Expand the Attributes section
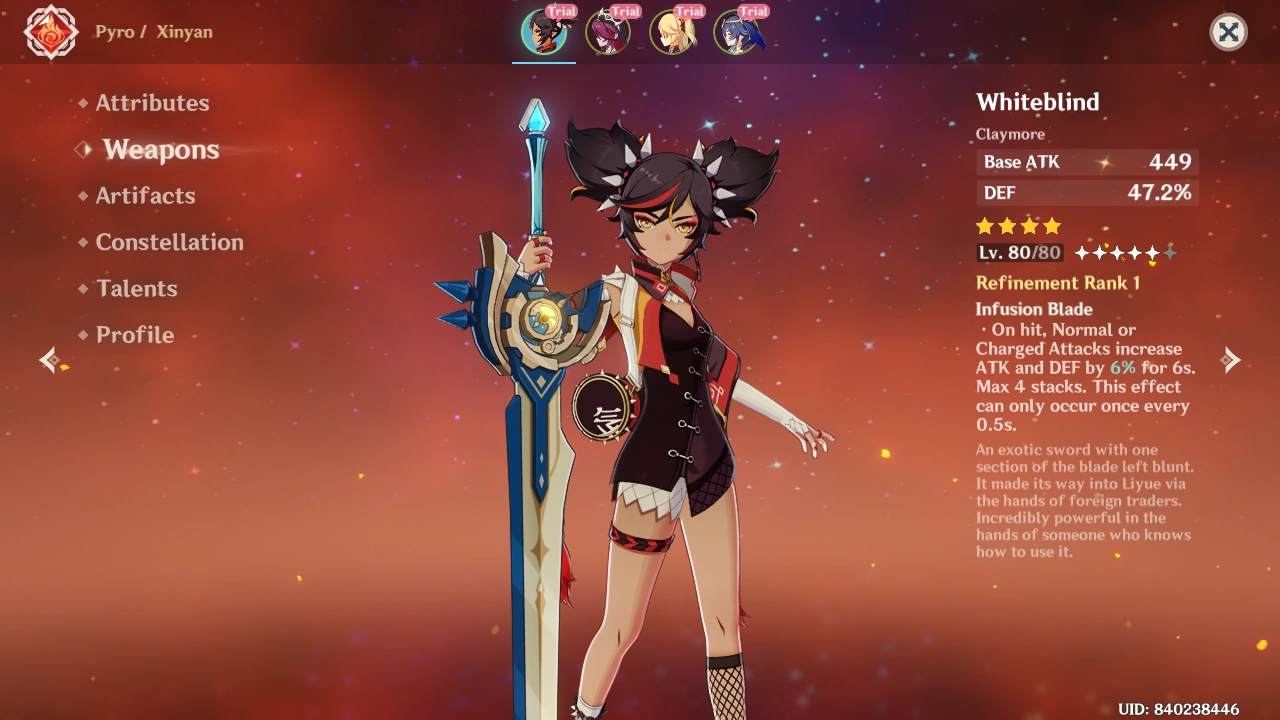Image resolution: width=1280 pixels, height=720 pixels. point(152,102)
